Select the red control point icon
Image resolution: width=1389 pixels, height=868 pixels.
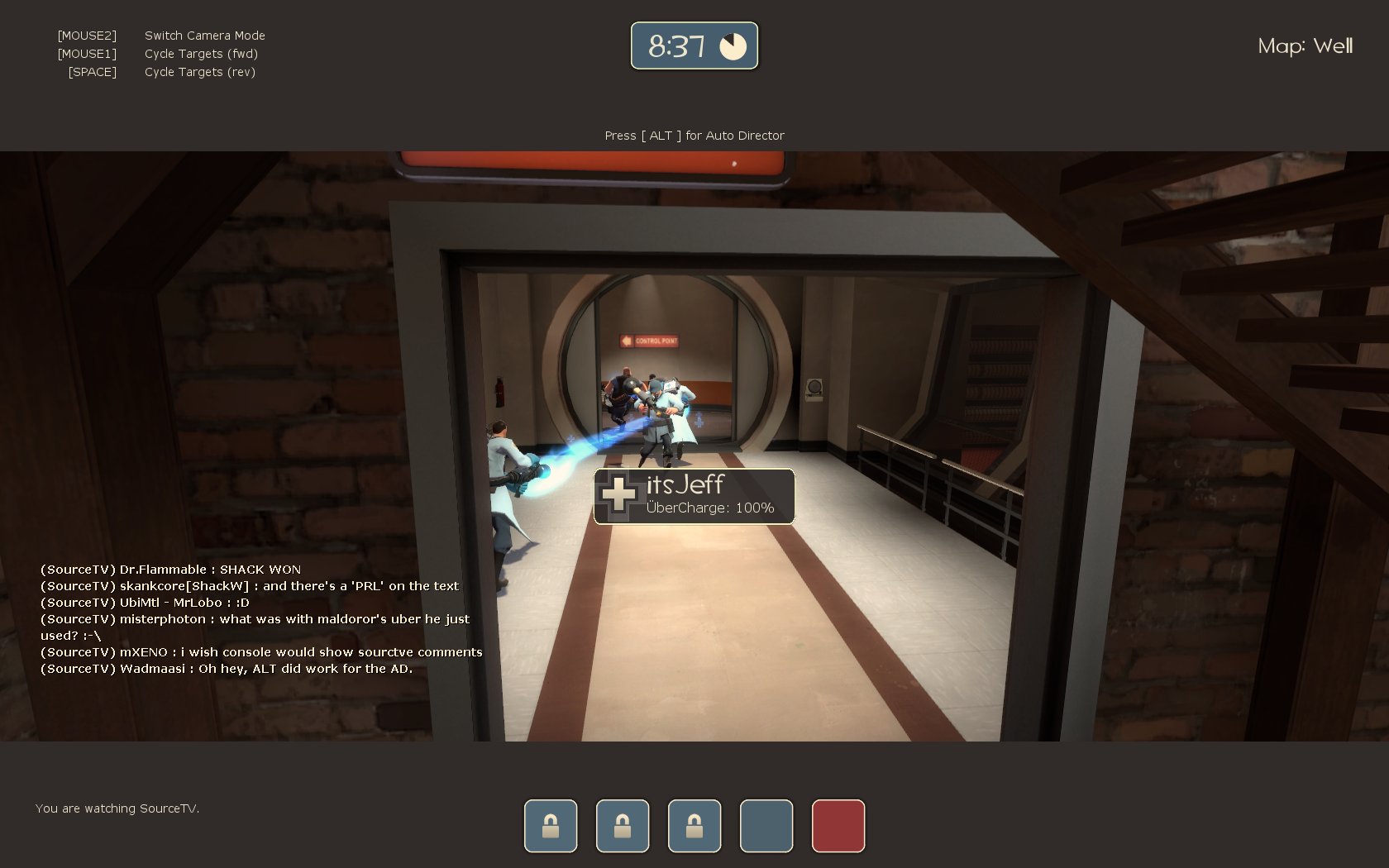[838, 825]
